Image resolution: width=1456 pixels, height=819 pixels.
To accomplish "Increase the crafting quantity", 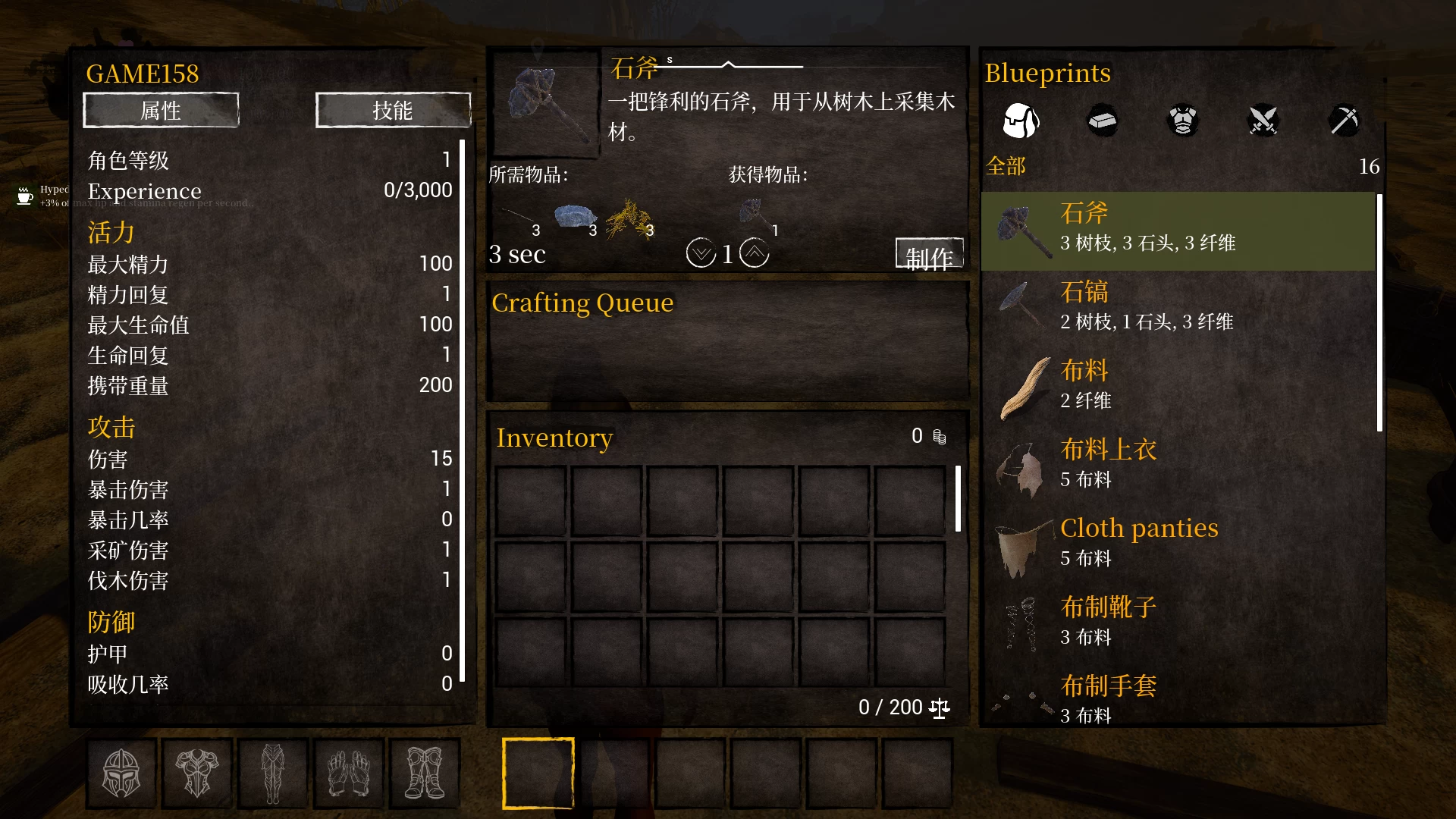I will (754, 253).
